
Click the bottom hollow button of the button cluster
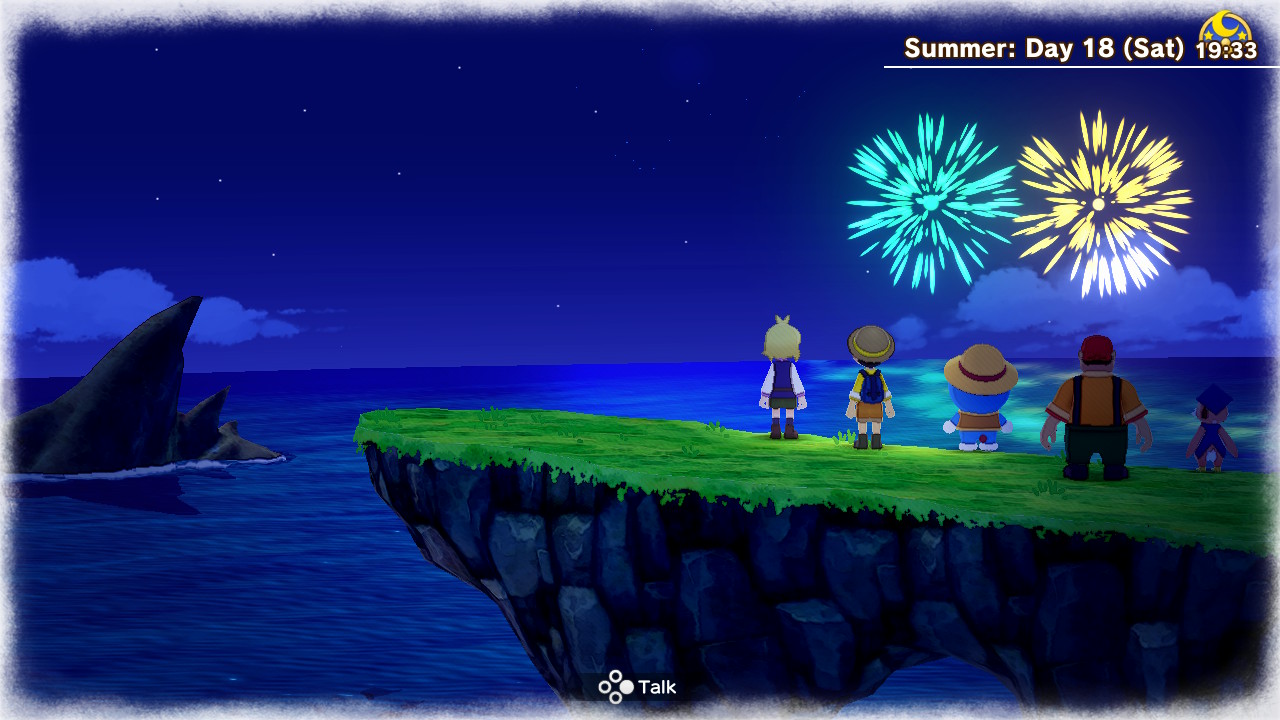(x=615, y=698)
